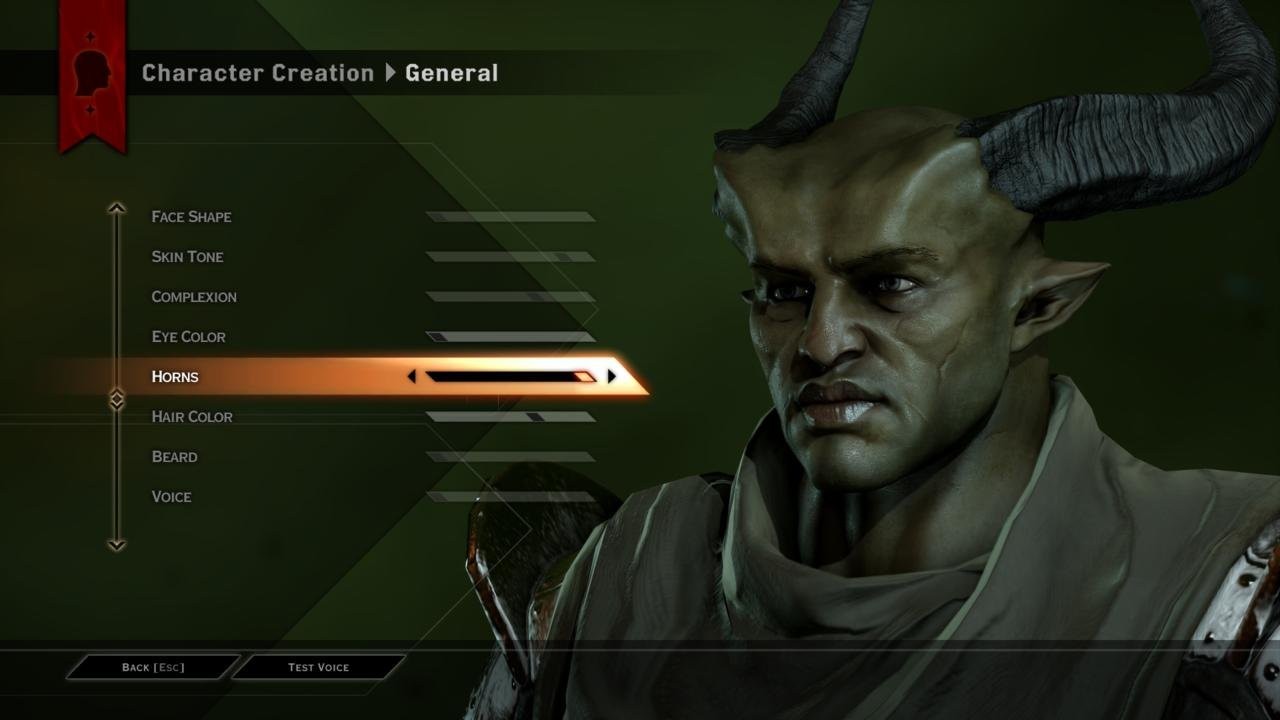The height and width of the screenshot is (720, 1280).
Task: Click the diamond marker on the vertical scroll track
Action: 116,396
